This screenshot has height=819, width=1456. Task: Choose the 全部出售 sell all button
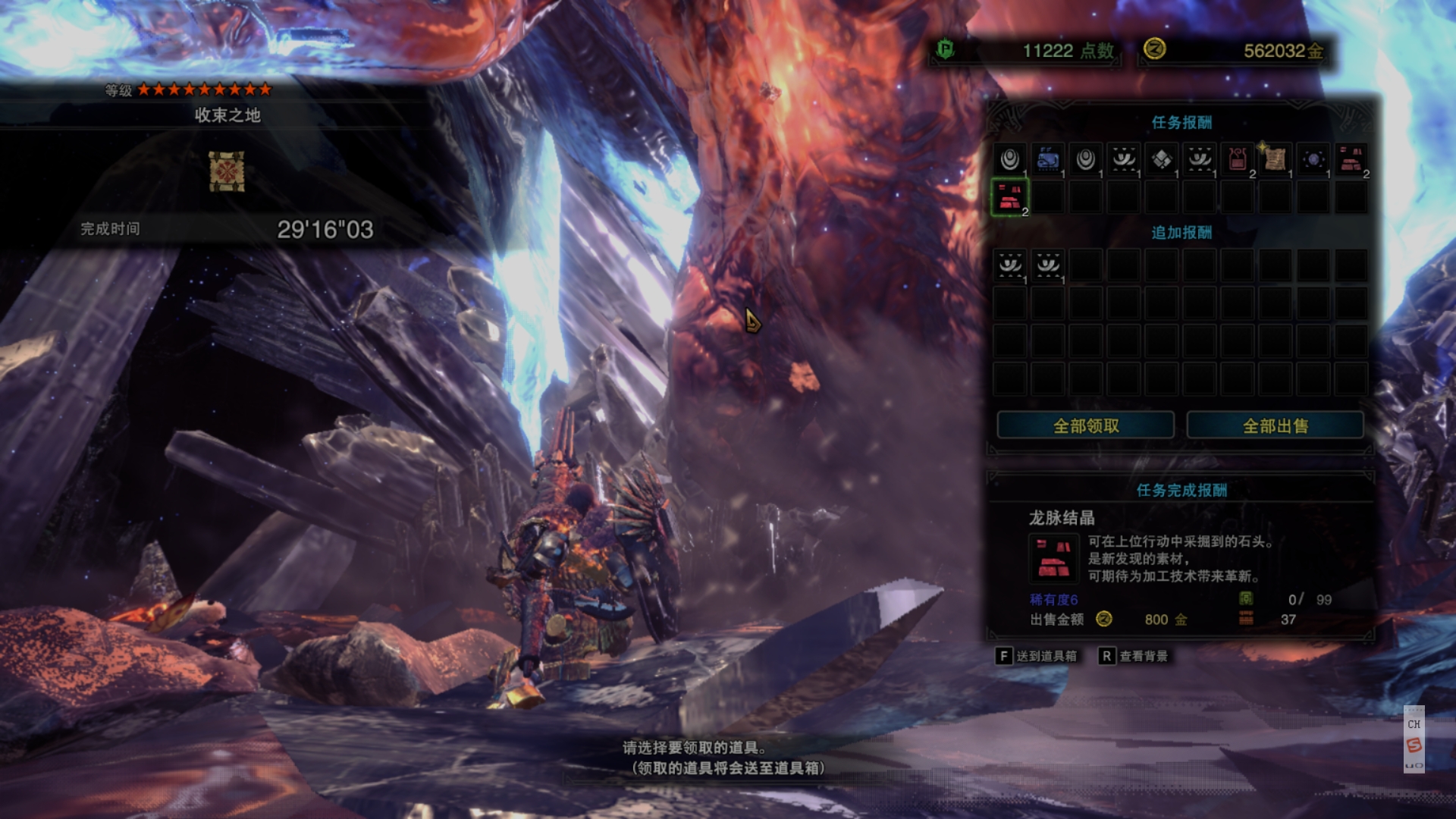pos(1275,425)
